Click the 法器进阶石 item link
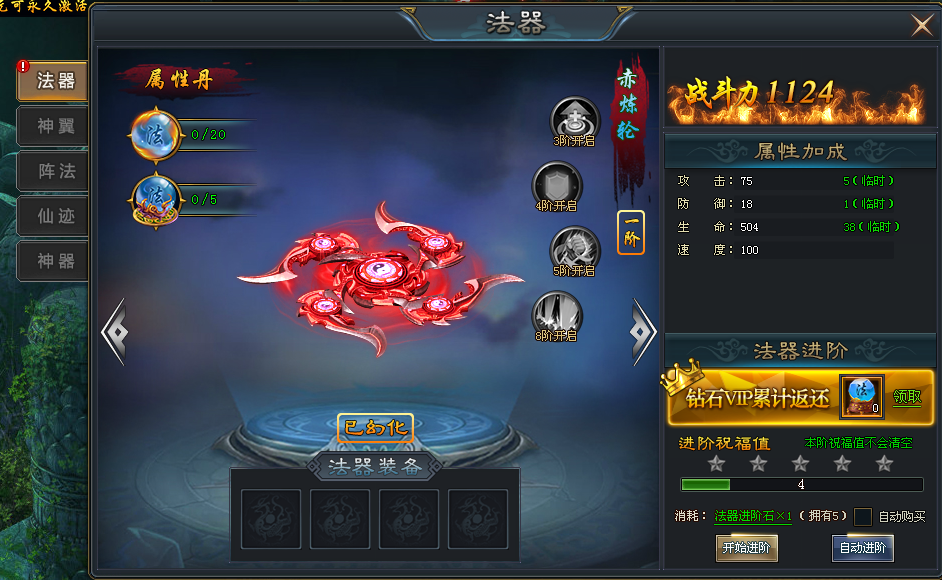The image size is (942, 580). pos(753,517)
